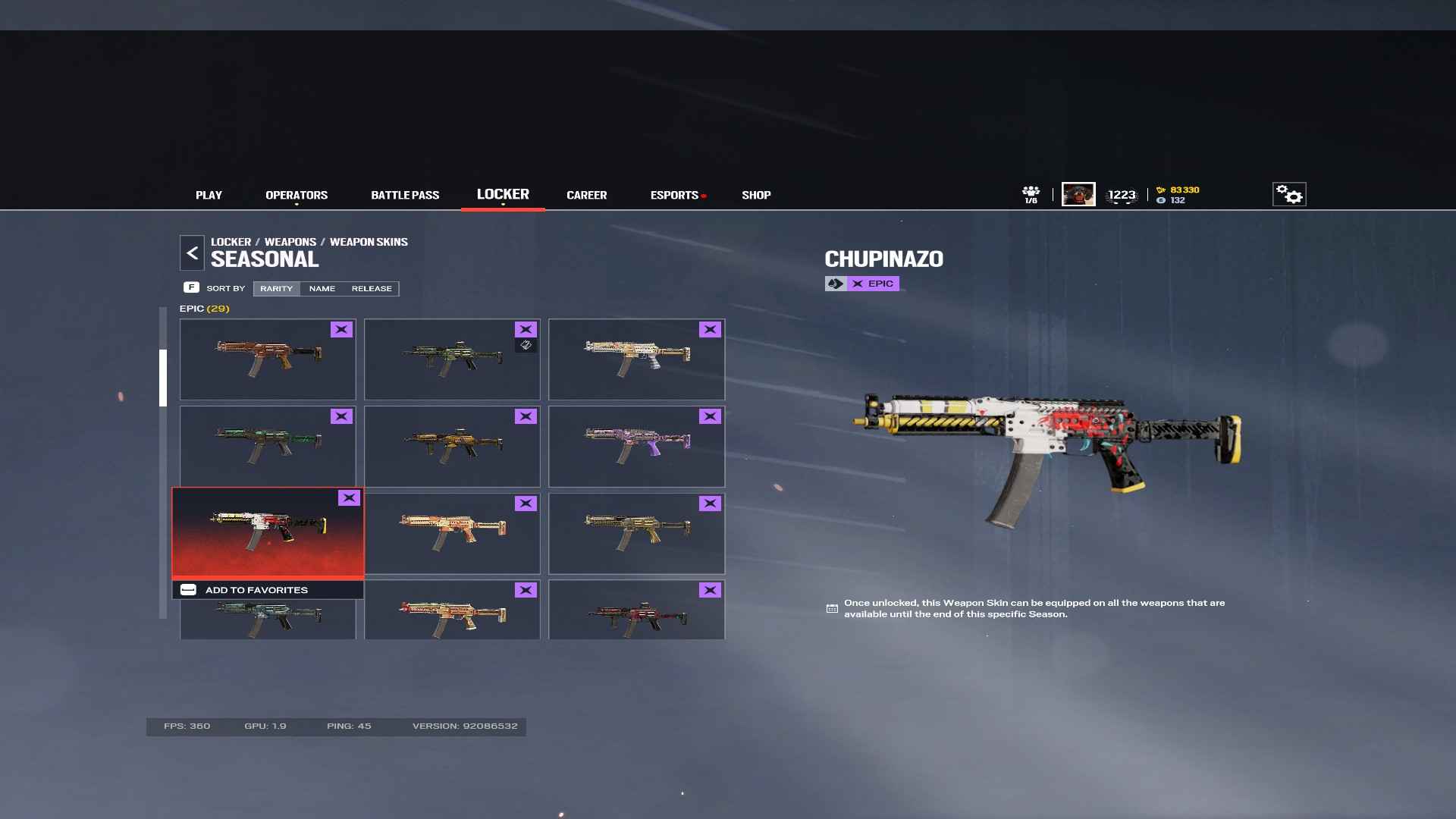Add Chupinazo skin to favorites
The width and height of the screenshot is (1456, 819).
(x=256, y=590)
